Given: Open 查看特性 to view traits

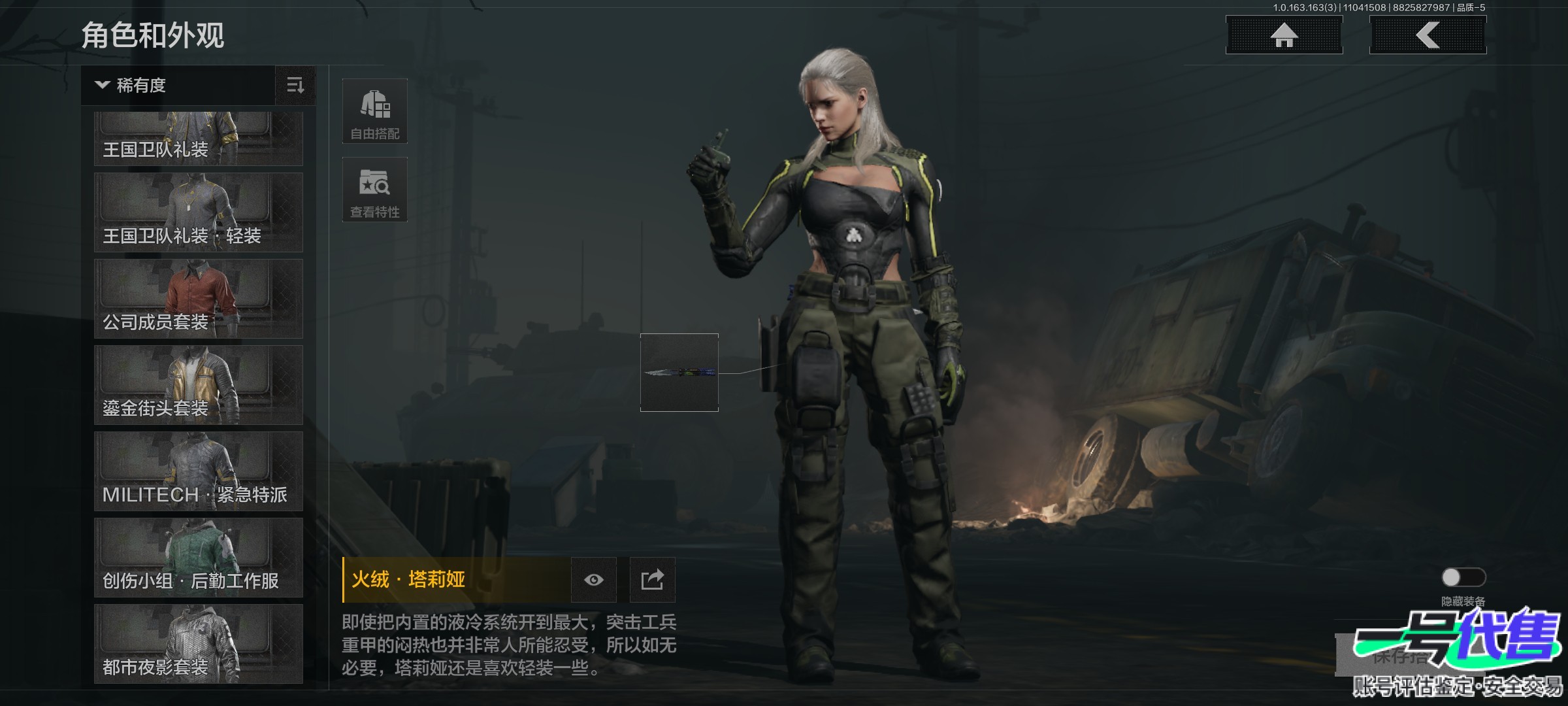Looking at the screenshot, I should pos(375,190).
